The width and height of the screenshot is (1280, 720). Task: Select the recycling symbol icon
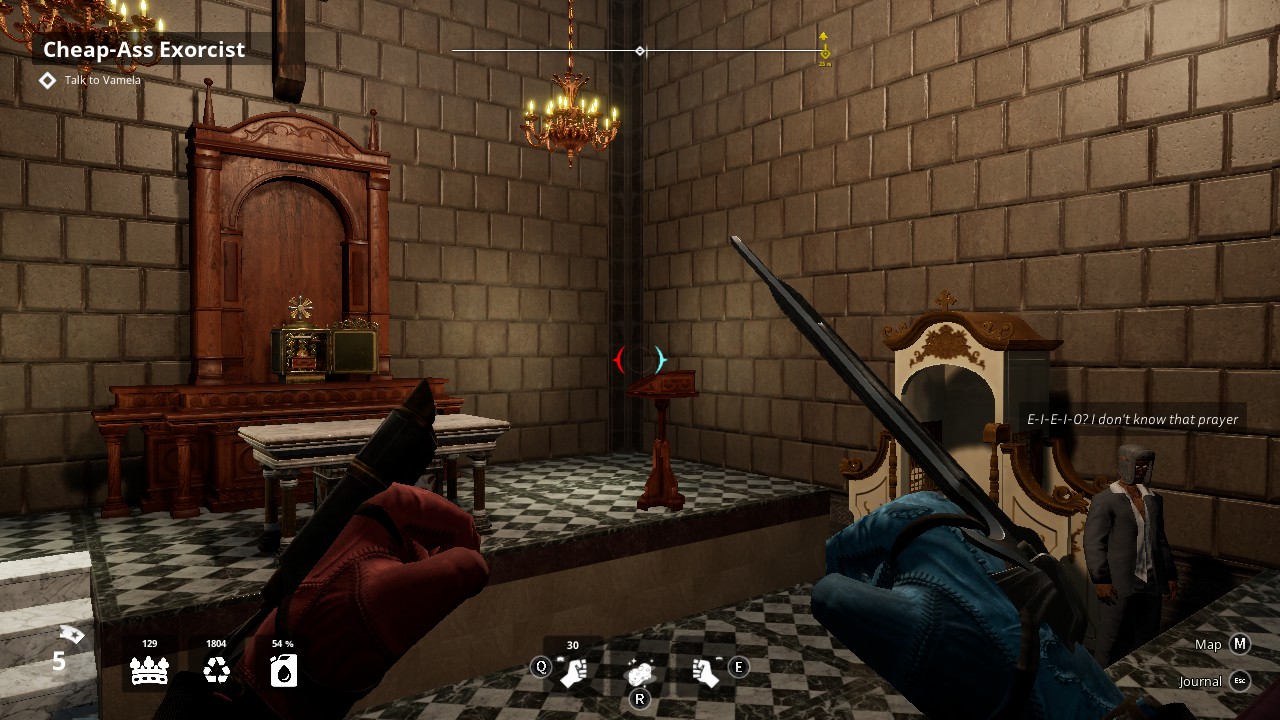coord(216,671)
